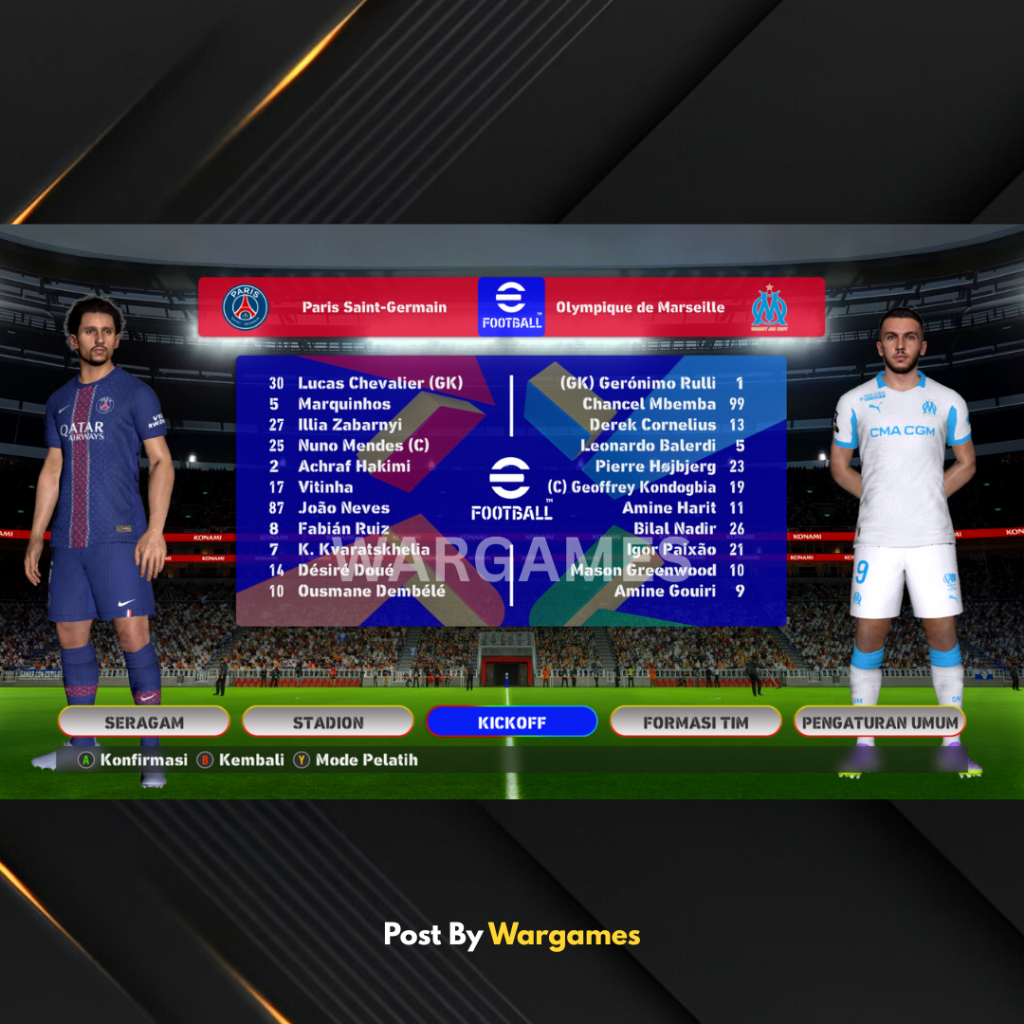Open Formasi Tim team formation

tap(695, 721)
